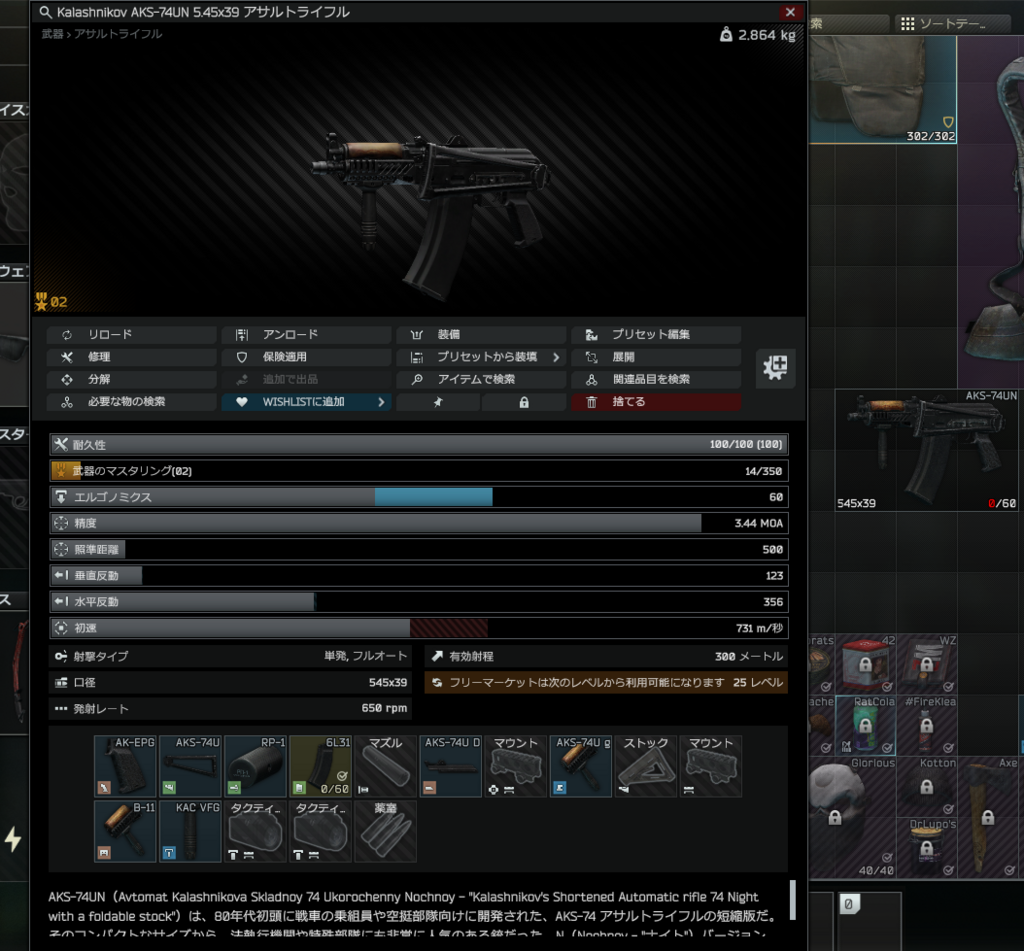This screenshot has width=1024, height=951.
Task: Select the アンロード (unload) action
Action: 305,335
